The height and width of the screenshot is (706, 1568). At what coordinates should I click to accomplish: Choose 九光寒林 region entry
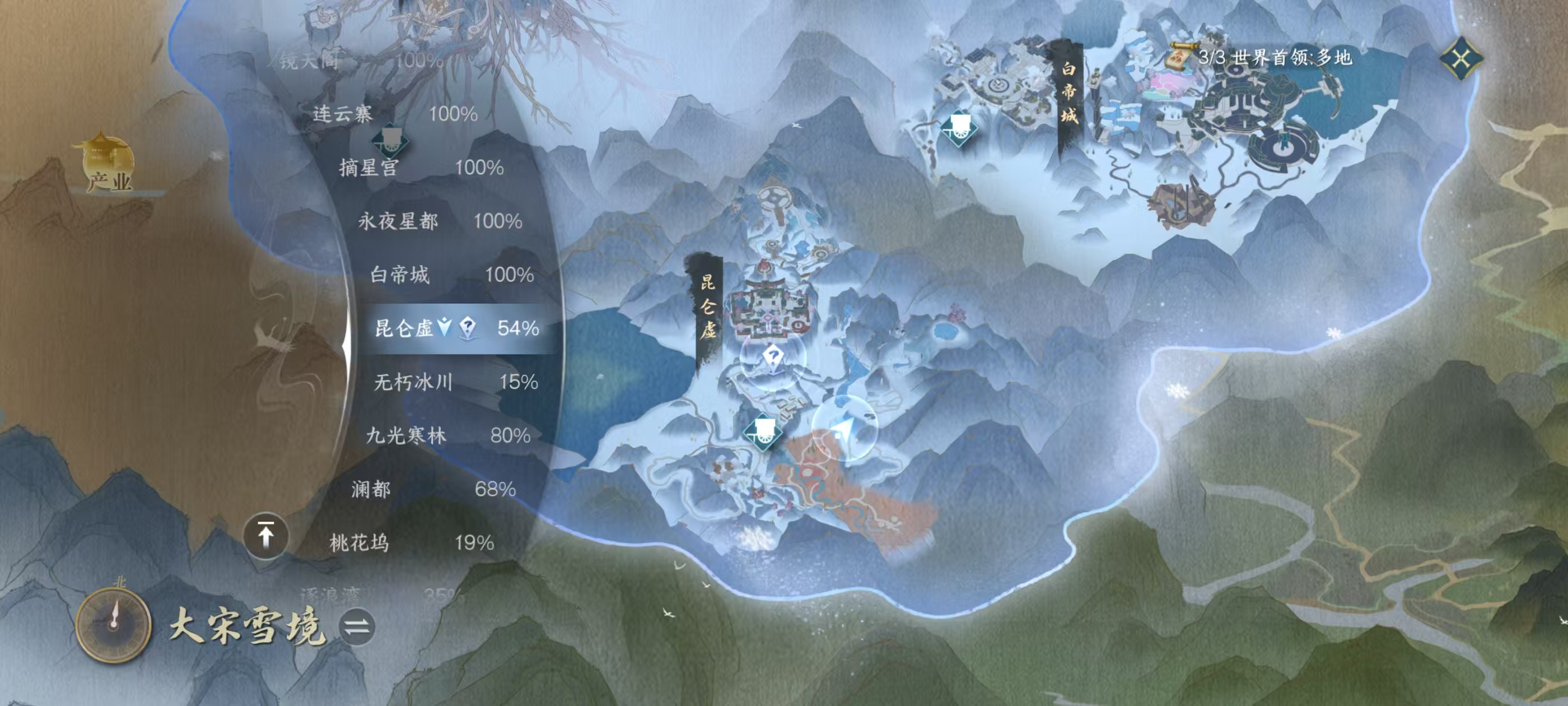coord(447,435)
